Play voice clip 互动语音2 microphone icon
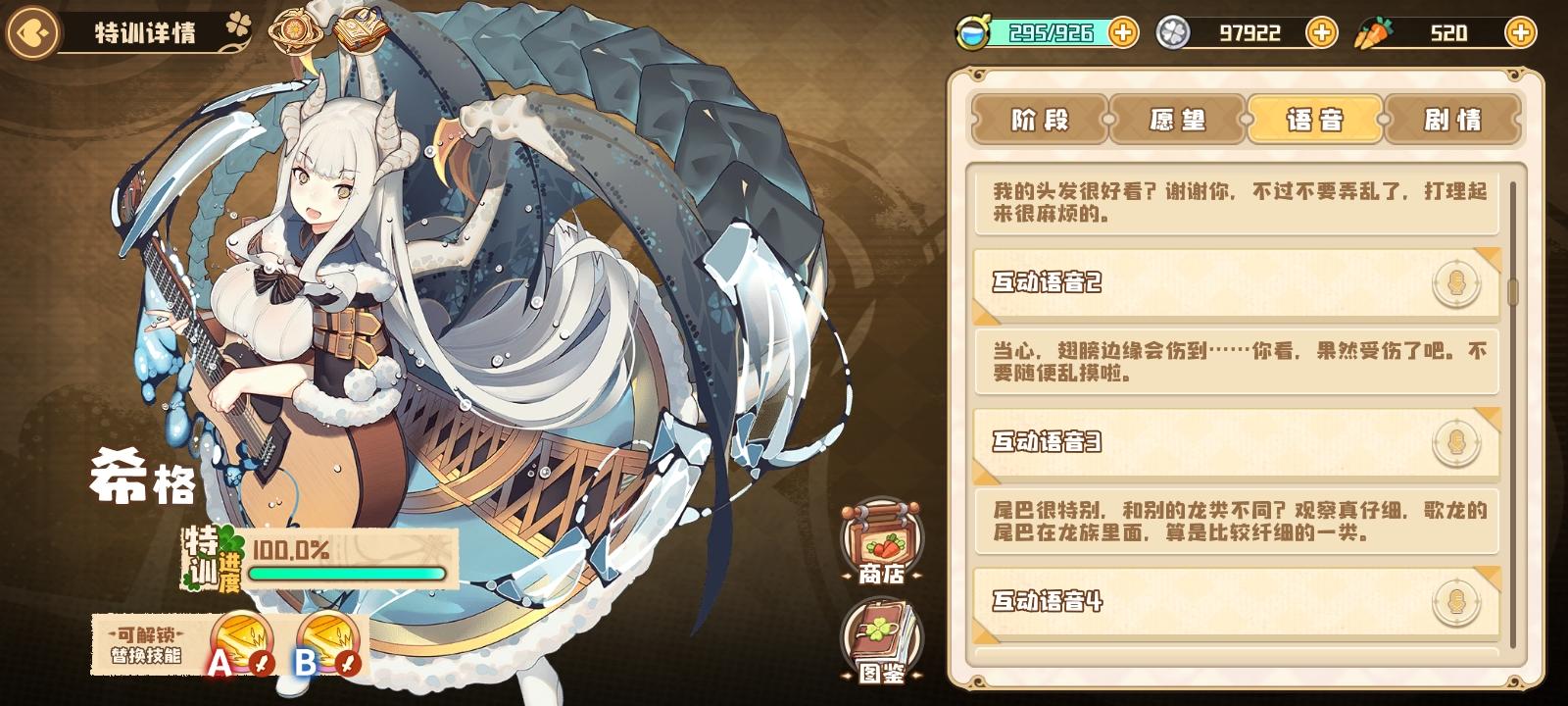Screen dimensions: 1568x706 [x=1457, y=281]
